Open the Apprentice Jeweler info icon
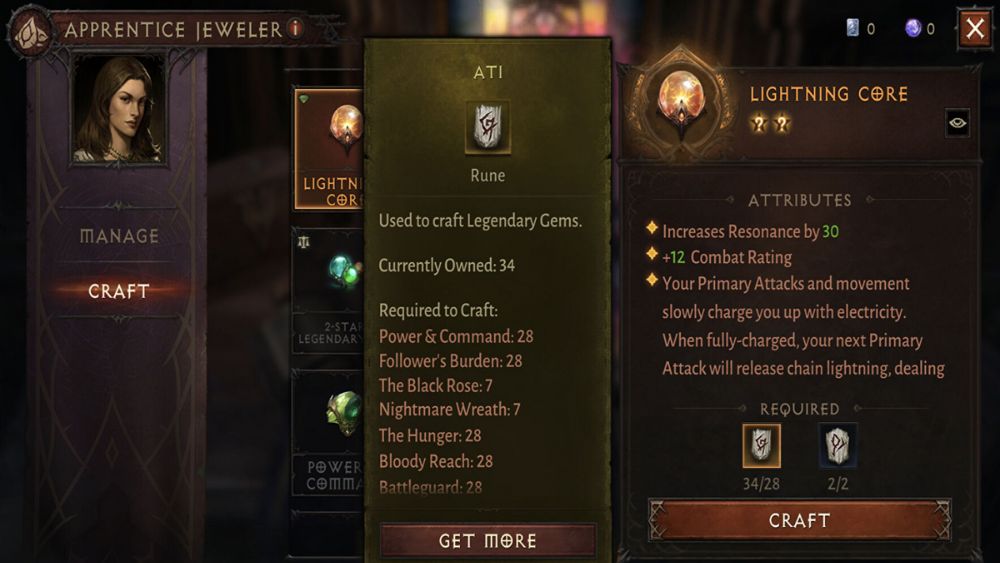1000x563 pixels. tap(295, 29)
